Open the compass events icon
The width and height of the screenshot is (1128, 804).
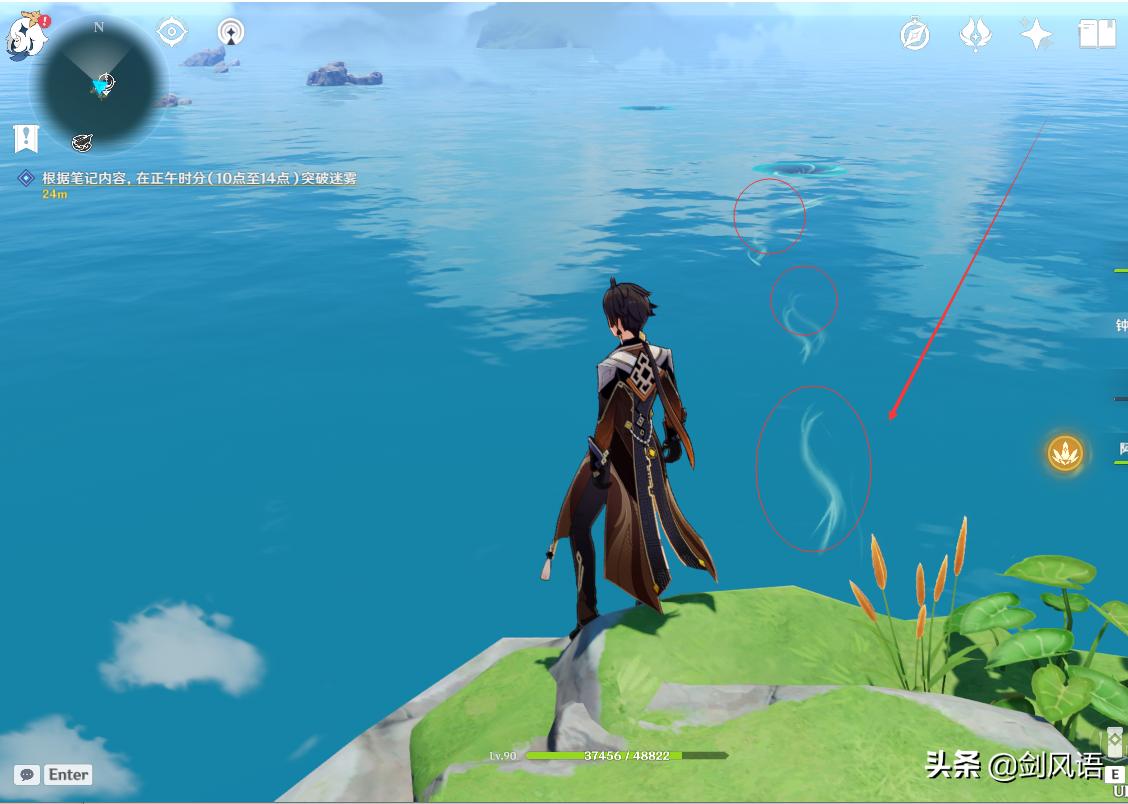point(915,34)
